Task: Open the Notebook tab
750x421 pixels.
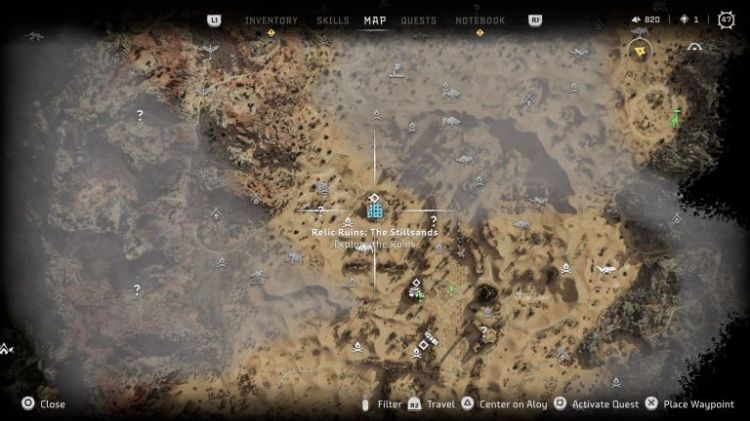Action: click(480, 20)
